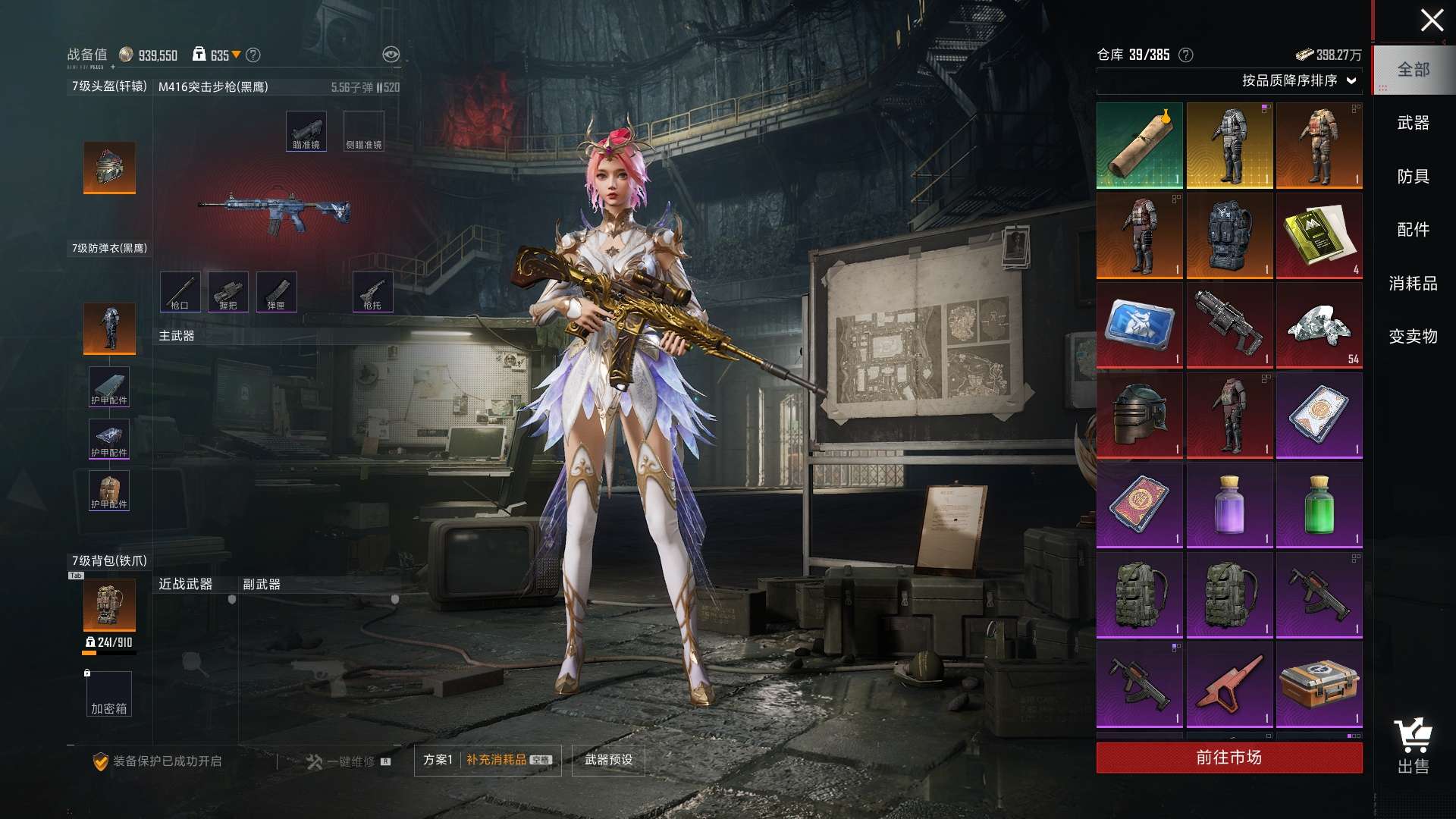Screen dimensions: 1456x819
Task: Choose the purple potion bottle slot
Action: point(1228,504)
